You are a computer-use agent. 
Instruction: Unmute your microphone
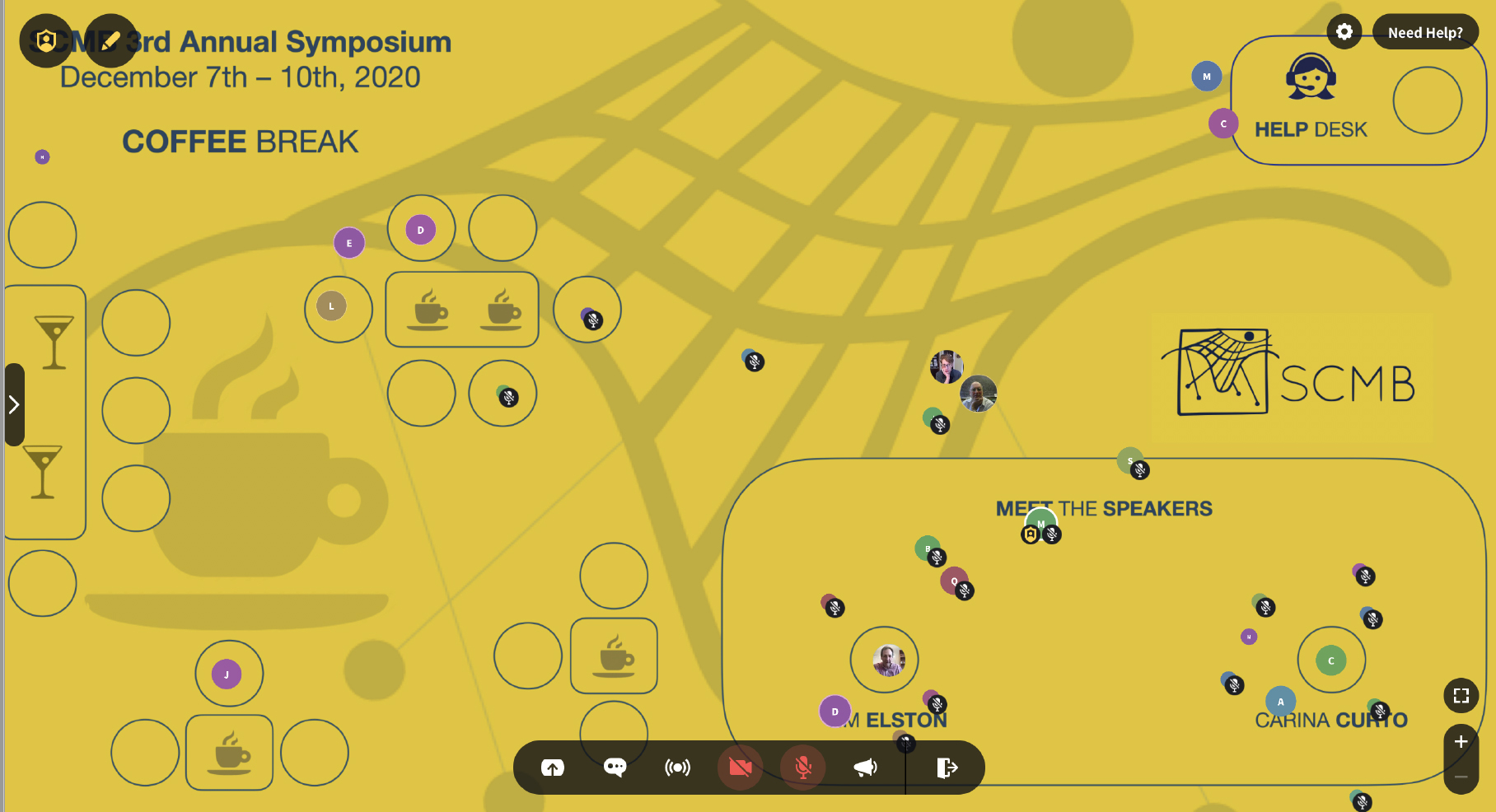tap(802, 767)
